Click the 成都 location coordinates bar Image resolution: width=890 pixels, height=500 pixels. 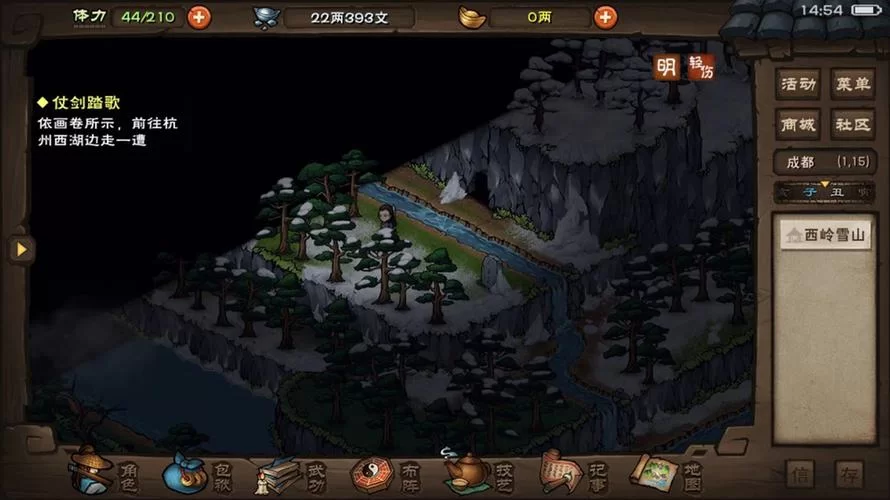(x=825, y=161)
